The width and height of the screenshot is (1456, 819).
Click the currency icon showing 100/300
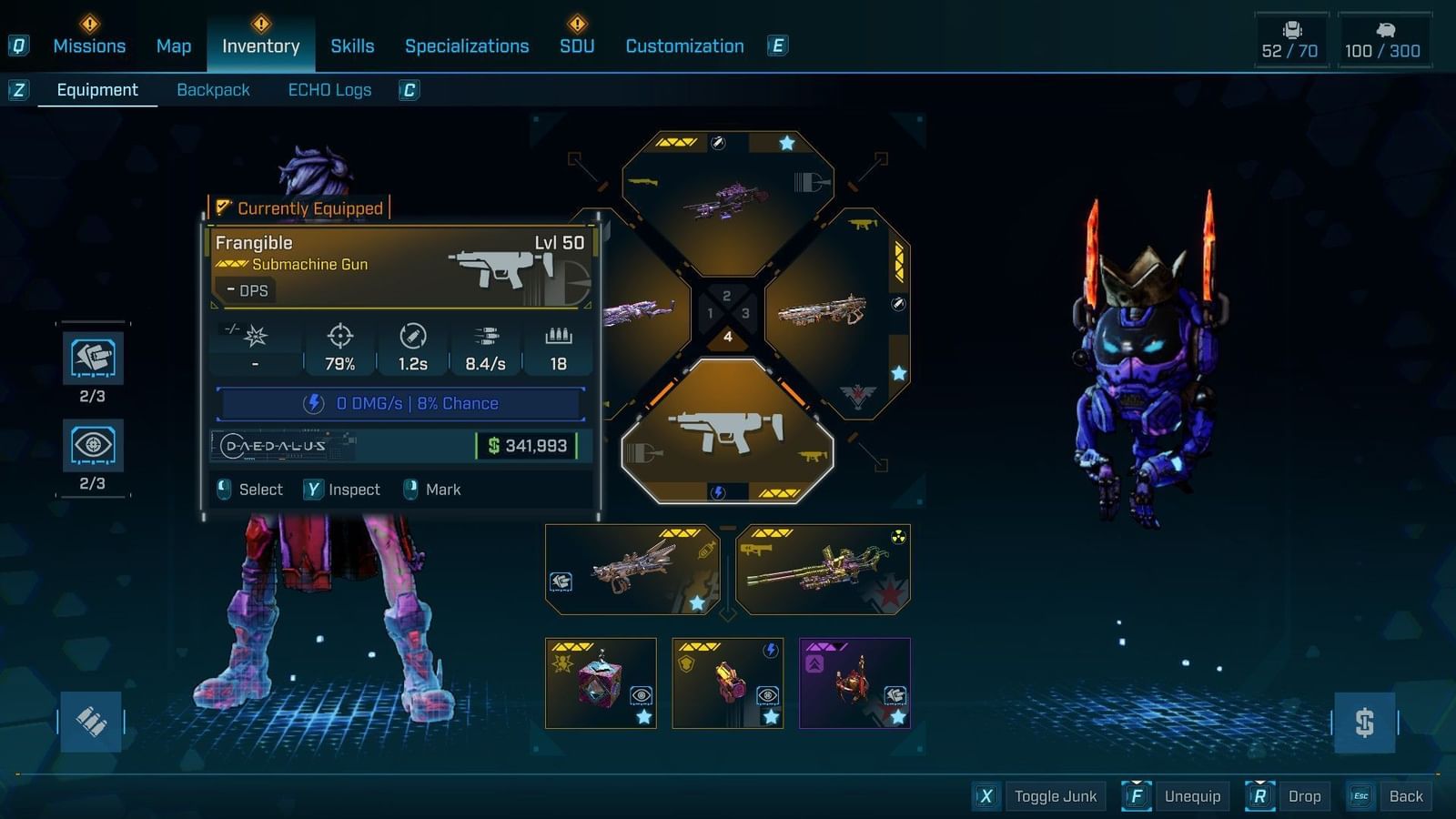coord(1385,28)
